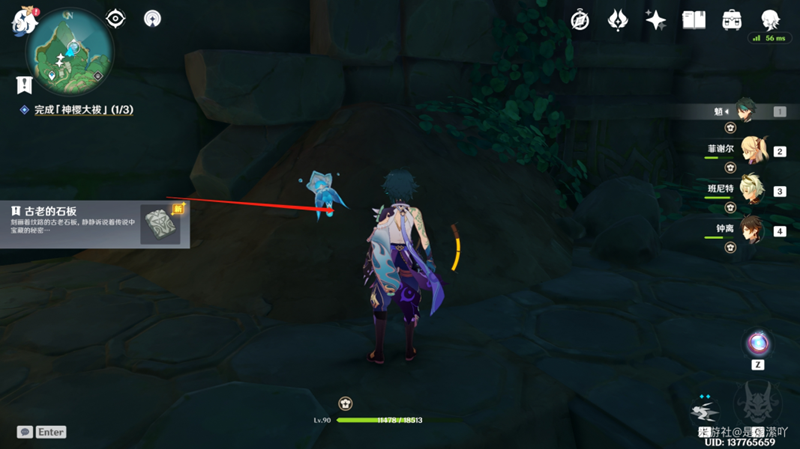The height and width of the screenshot is (449, 800).
Task: Open the circular waypoint beacon icon
Action: point(152,18)
